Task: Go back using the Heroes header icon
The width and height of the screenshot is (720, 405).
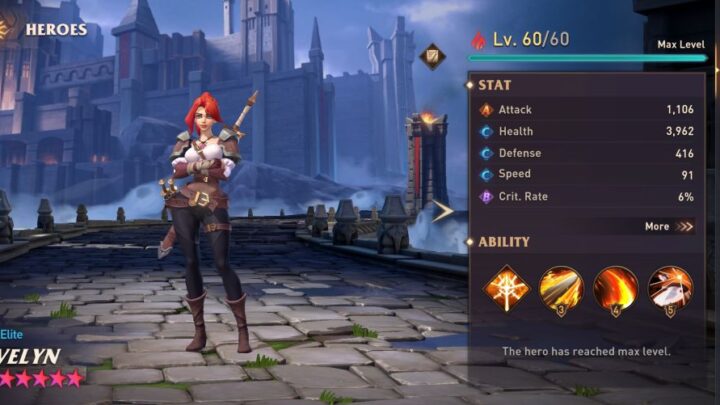Action: (x=8, y=29)
